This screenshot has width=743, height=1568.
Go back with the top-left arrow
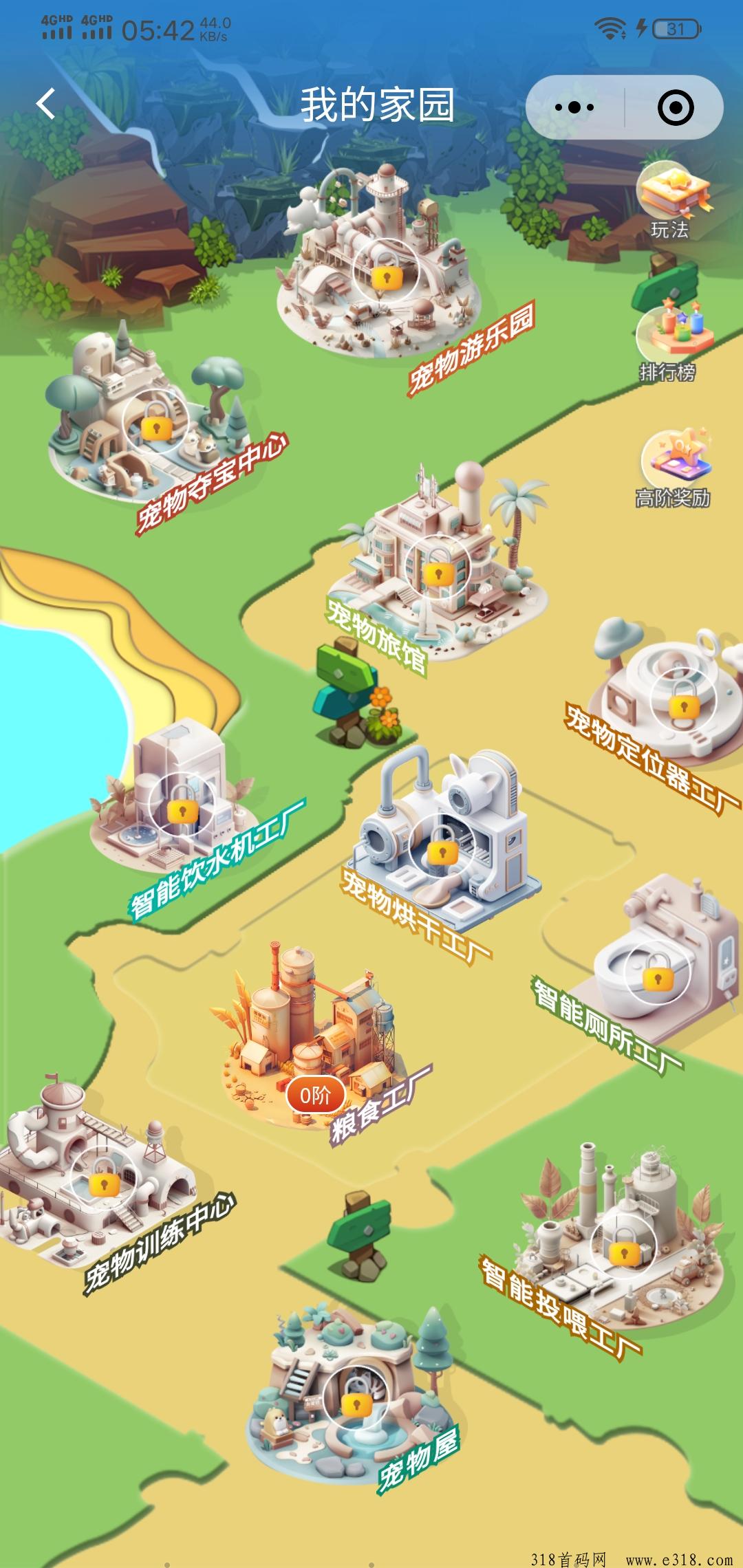(46, 105)
